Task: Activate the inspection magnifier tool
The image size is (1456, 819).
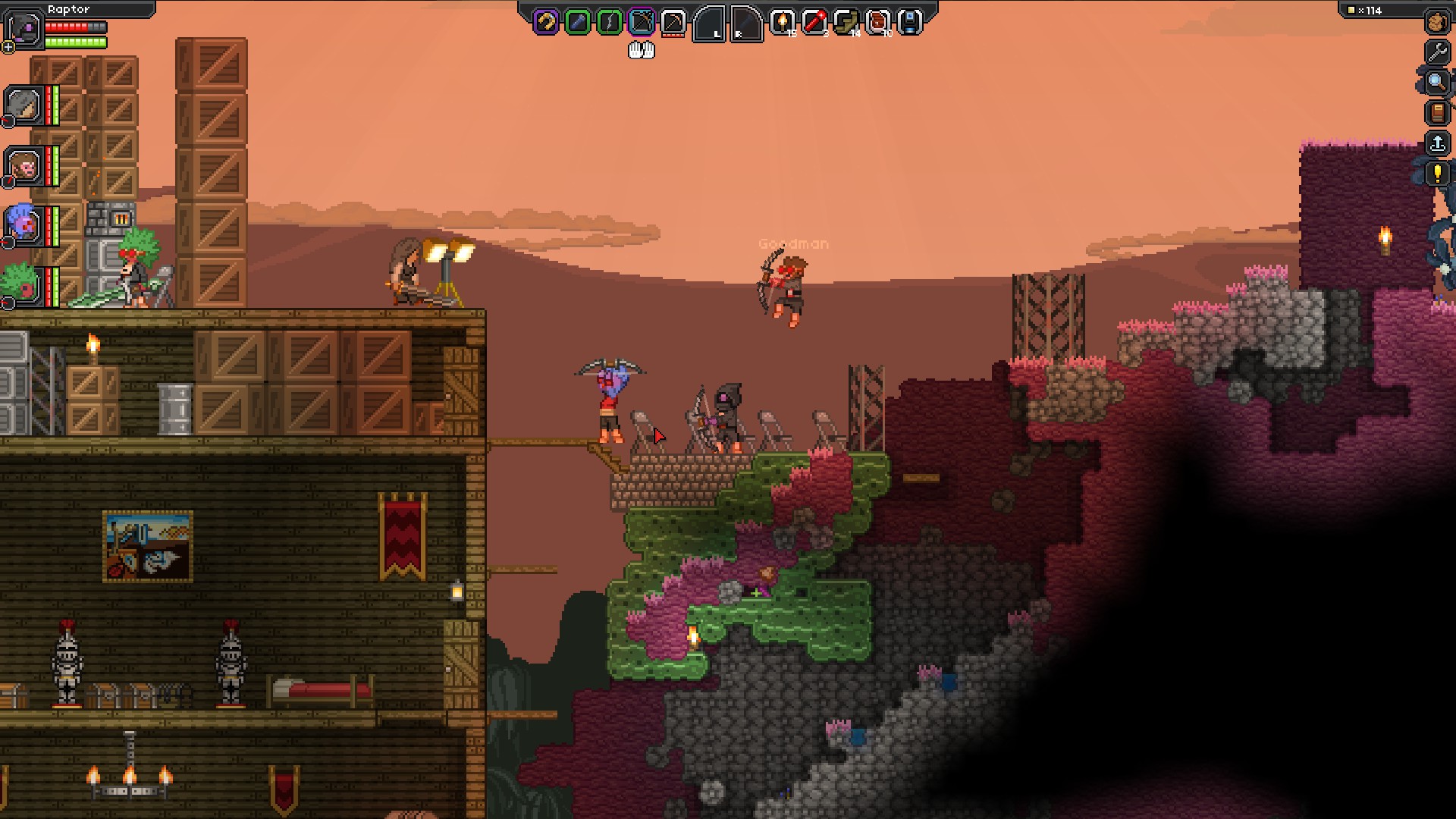Action: click(x=1438, y=83)
